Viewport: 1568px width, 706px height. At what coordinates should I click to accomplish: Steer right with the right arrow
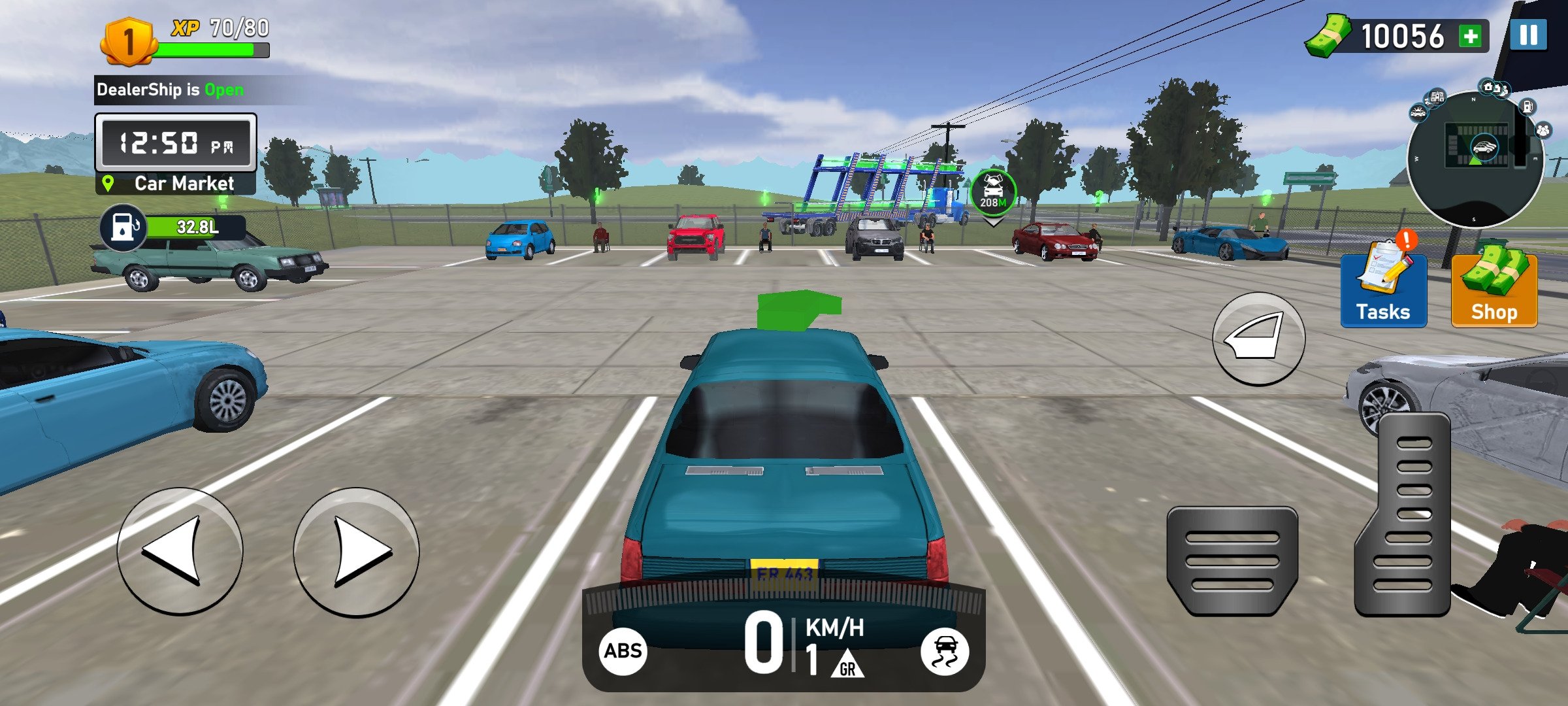click(356, 551)
